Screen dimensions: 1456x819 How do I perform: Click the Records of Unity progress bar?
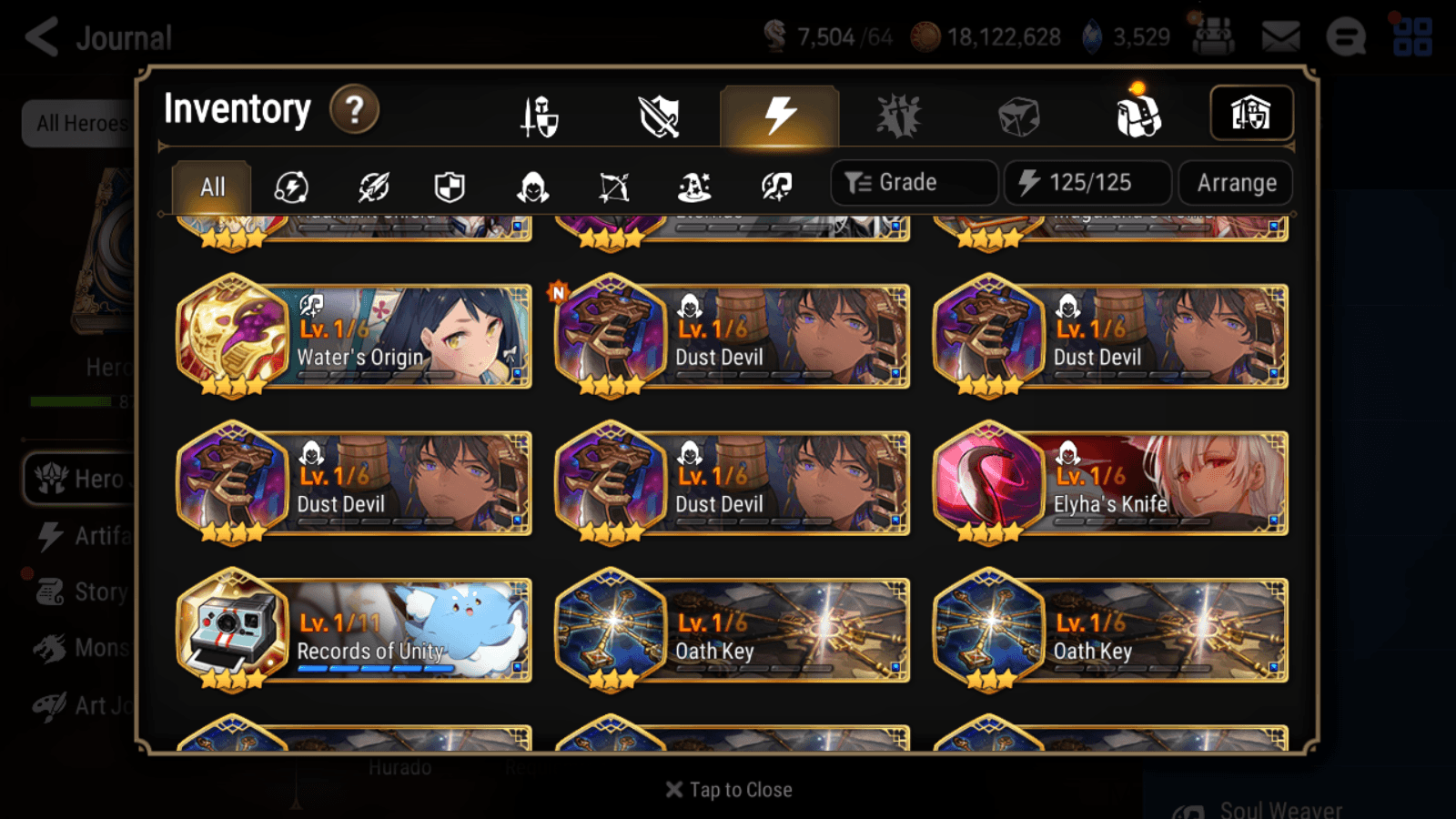pyautogui.click(x=375, y=667)
